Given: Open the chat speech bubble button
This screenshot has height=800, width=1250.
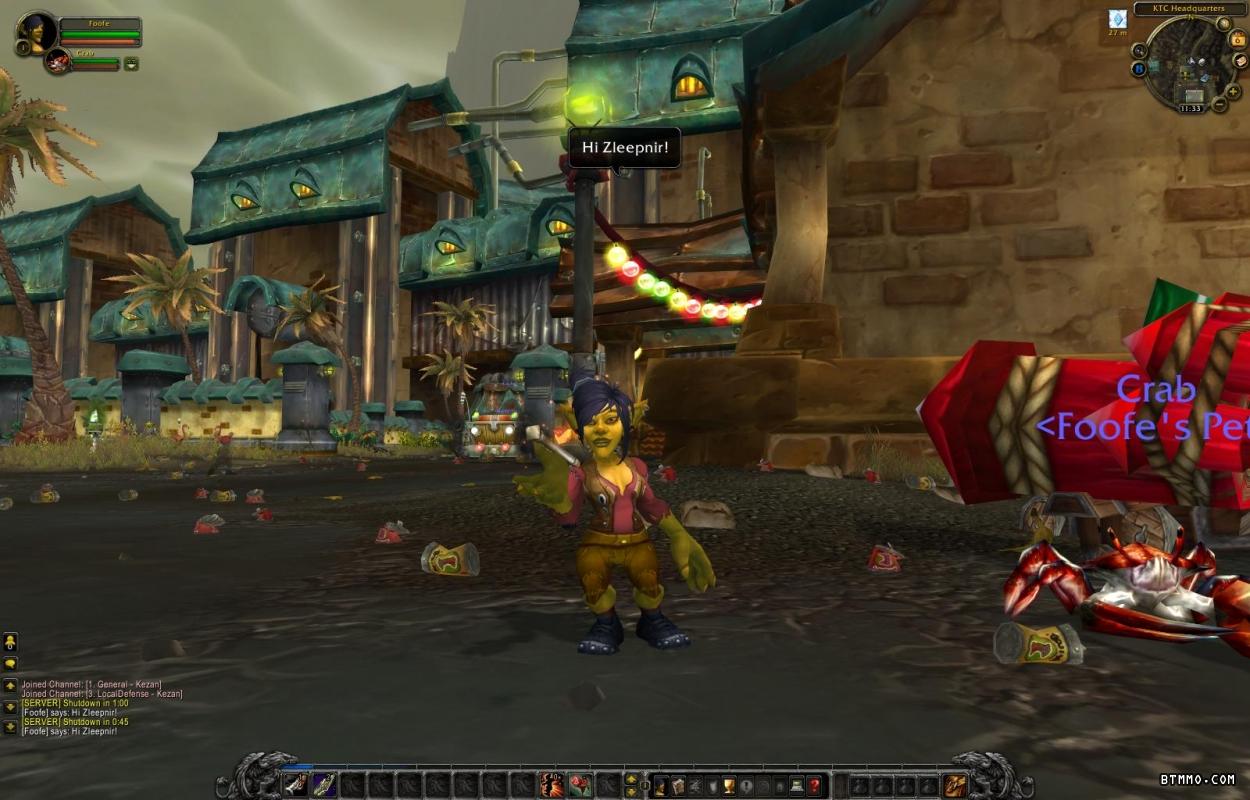Looking at the screenshot, I should (x=10, y=663).
